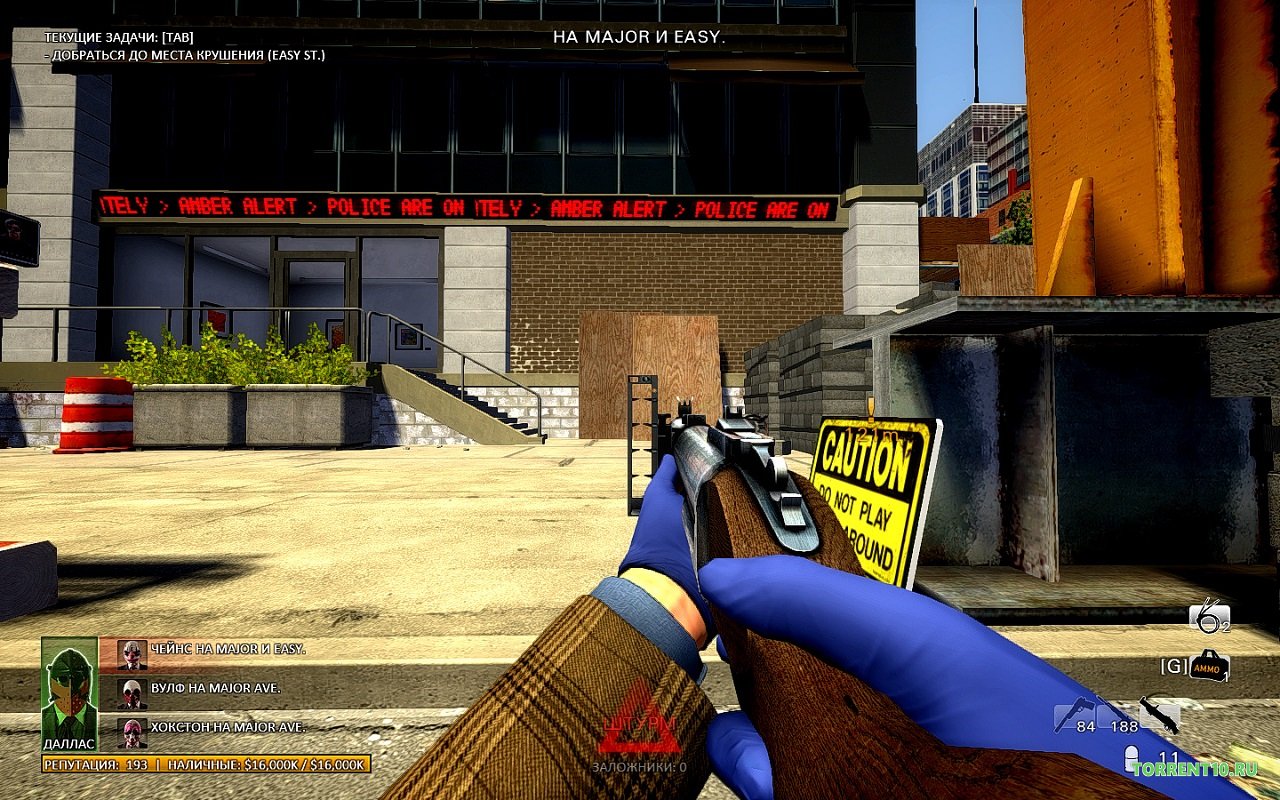Choose Hoxton's teammate mask portrait
The image size is (1280, 800).
tap(132, 732)
